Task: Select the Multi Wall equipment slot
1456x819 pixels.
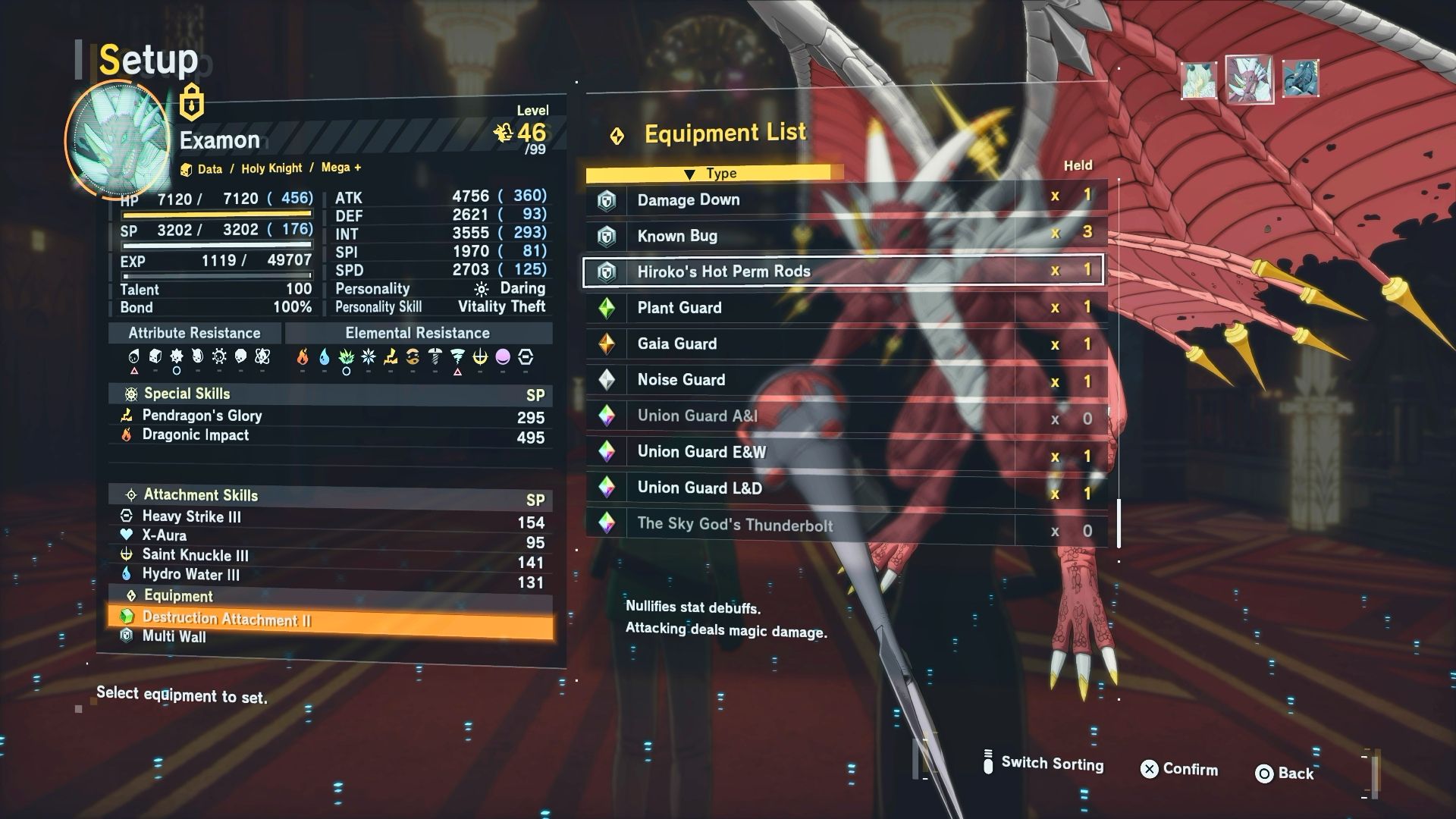Action: [x=330, y=637]
